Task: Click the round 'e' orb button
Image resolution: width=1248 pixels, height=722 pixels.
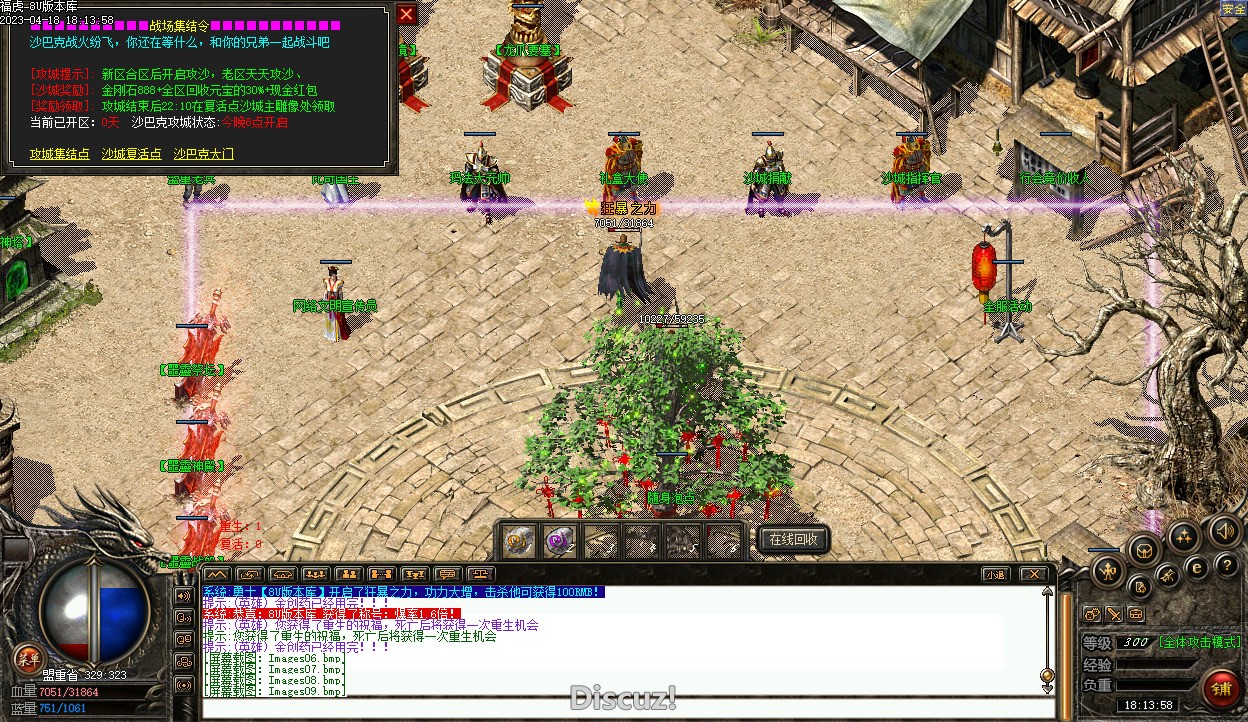Action: (1196, 567)
